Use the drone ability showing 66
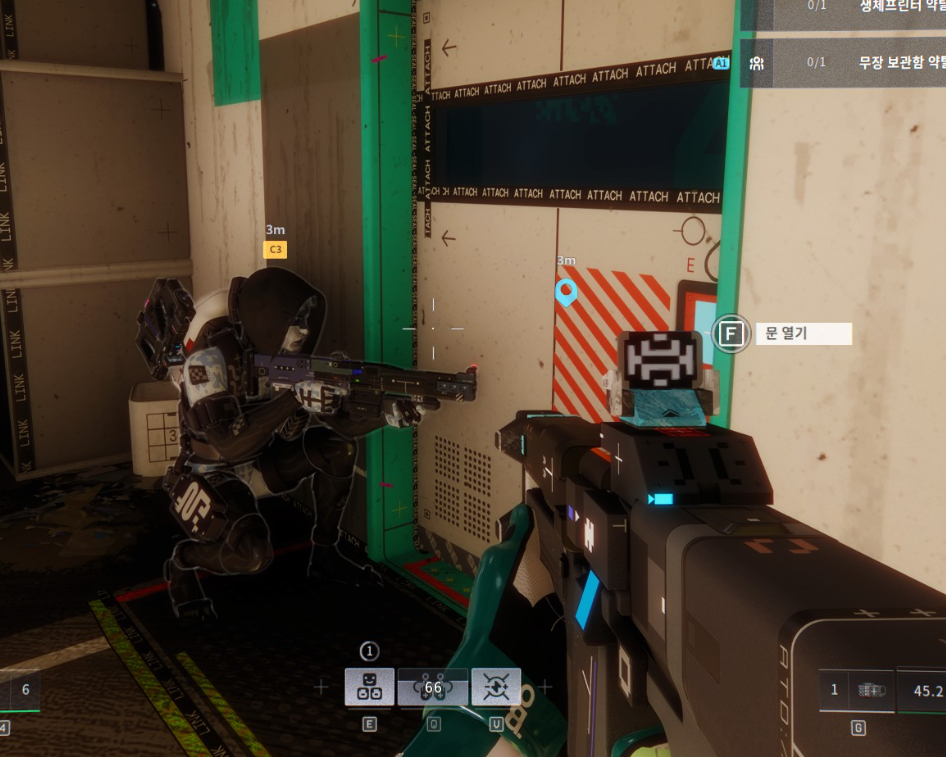The width and height of the screenshot is (946, 757). pos(433,687)
